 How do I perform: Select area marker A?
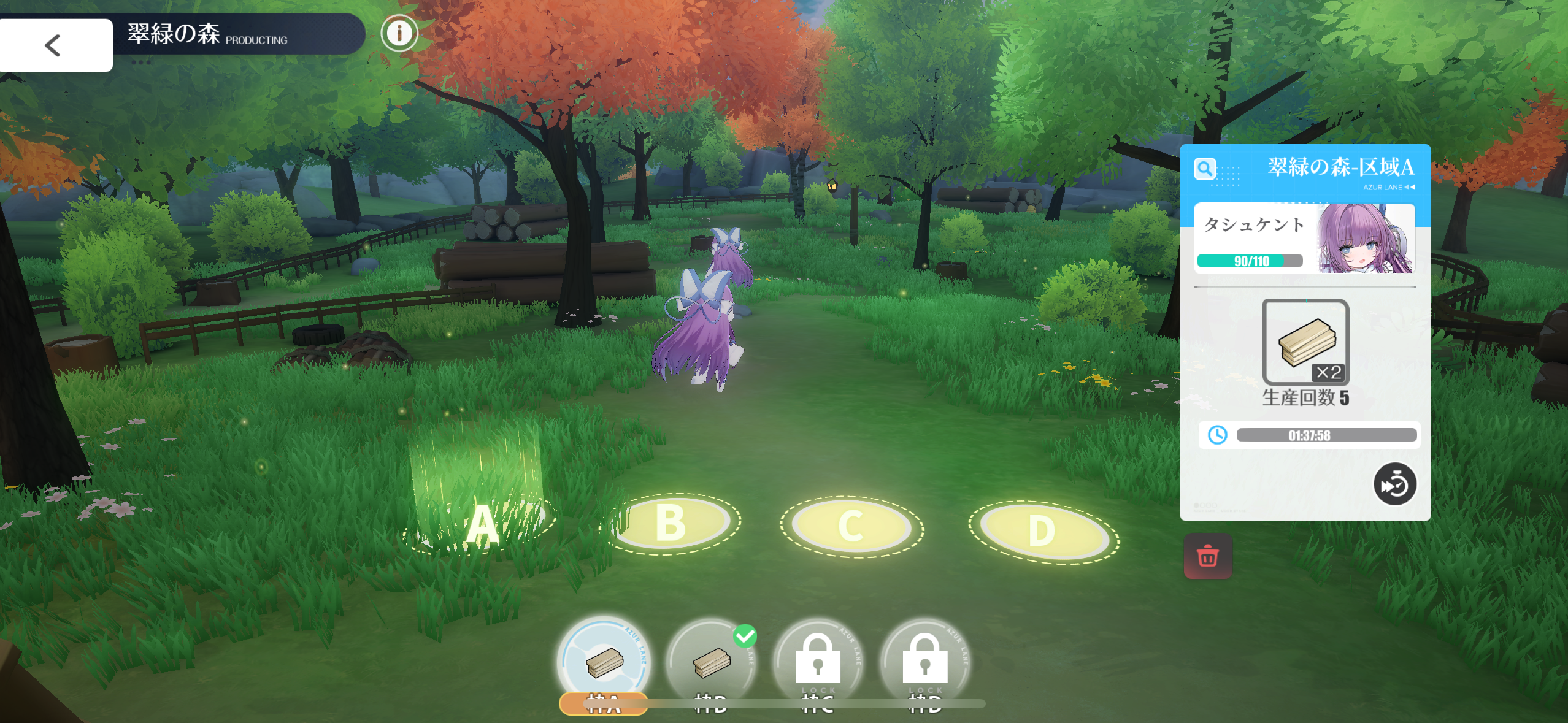[482, 525]
